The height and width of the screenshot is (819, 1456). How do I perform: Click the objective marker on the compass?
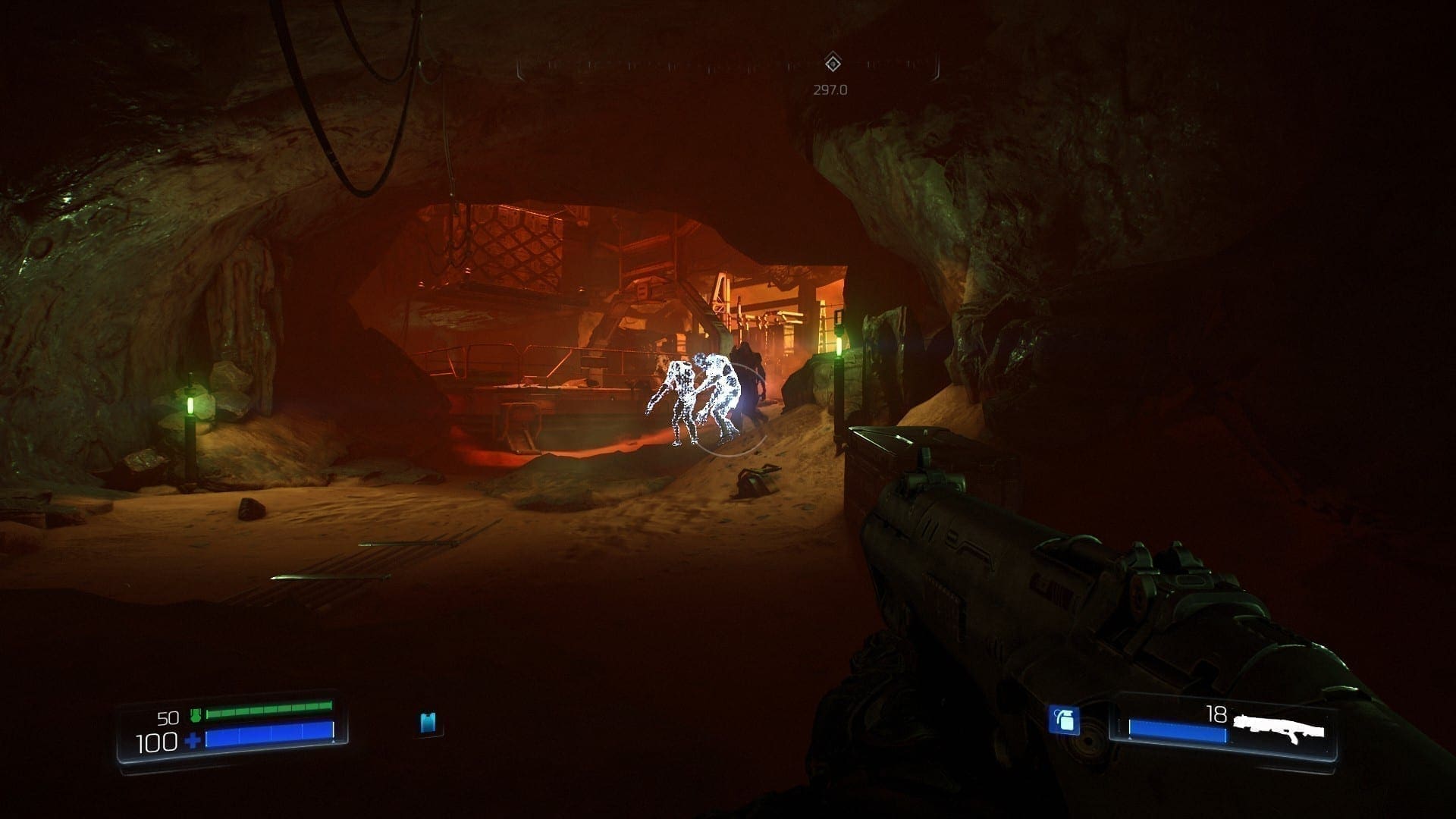point(833,63)
